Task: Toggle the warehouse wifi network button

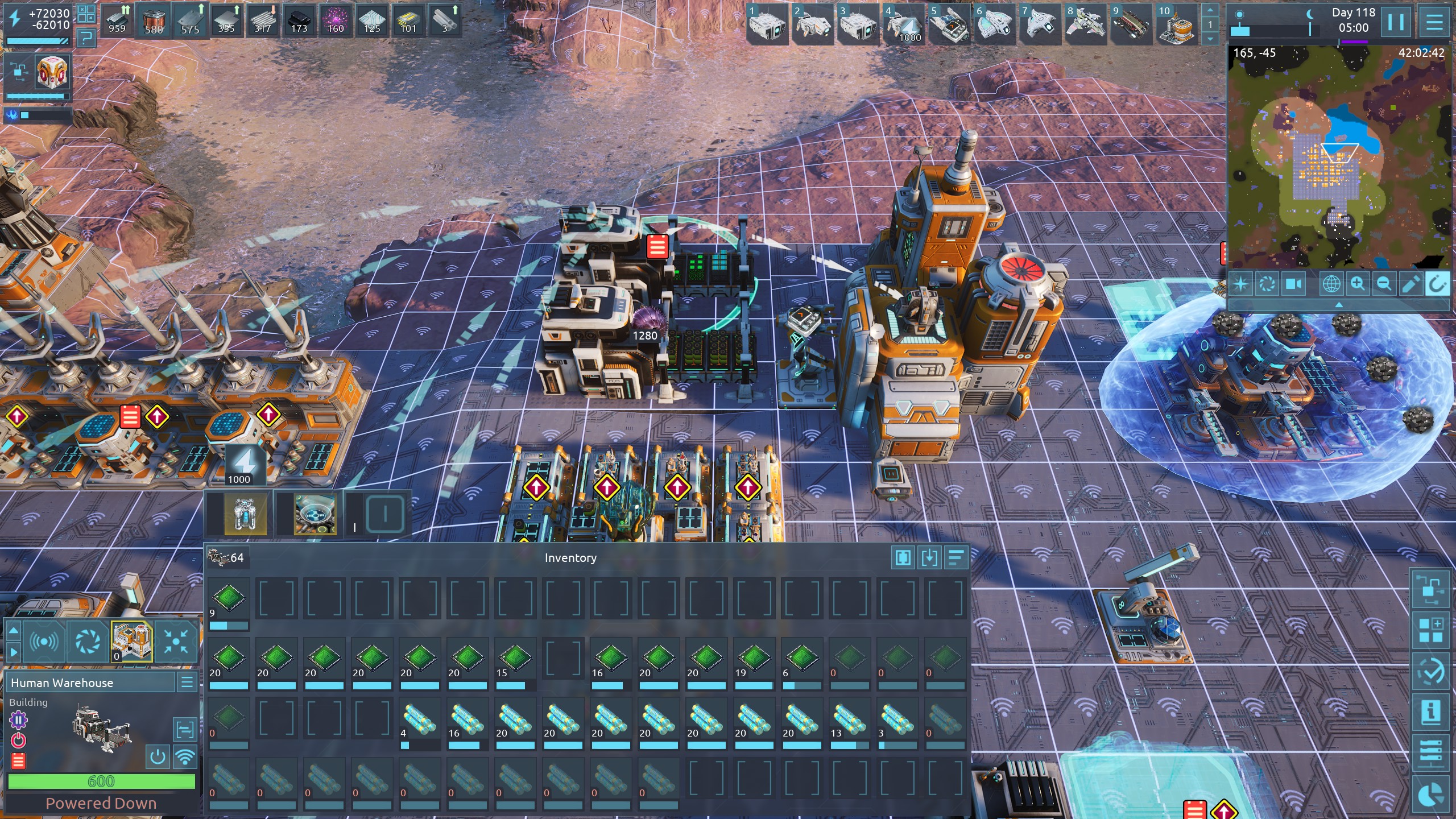Action: 185,757
